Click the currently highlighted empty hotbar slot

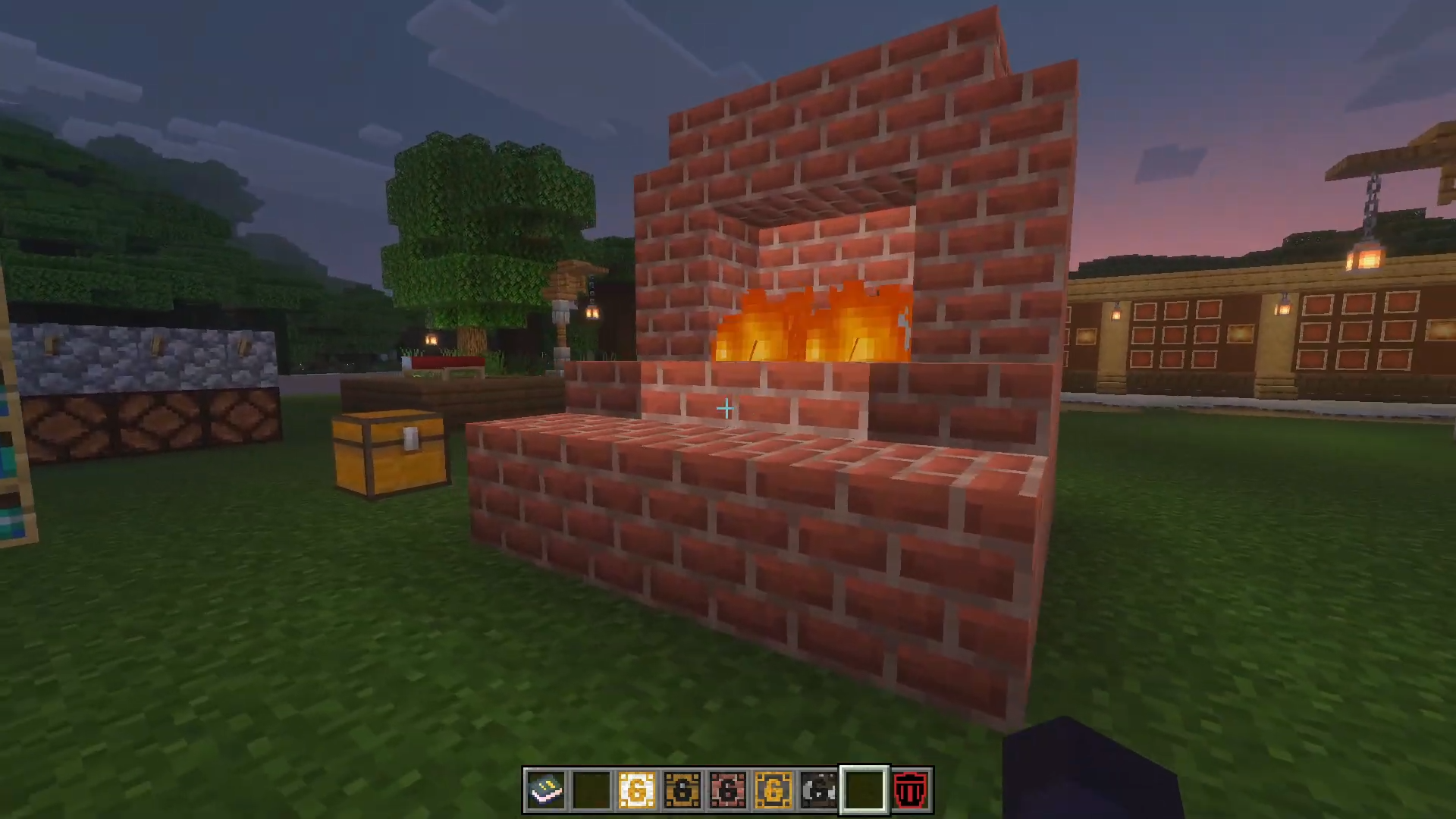(864, 790)
